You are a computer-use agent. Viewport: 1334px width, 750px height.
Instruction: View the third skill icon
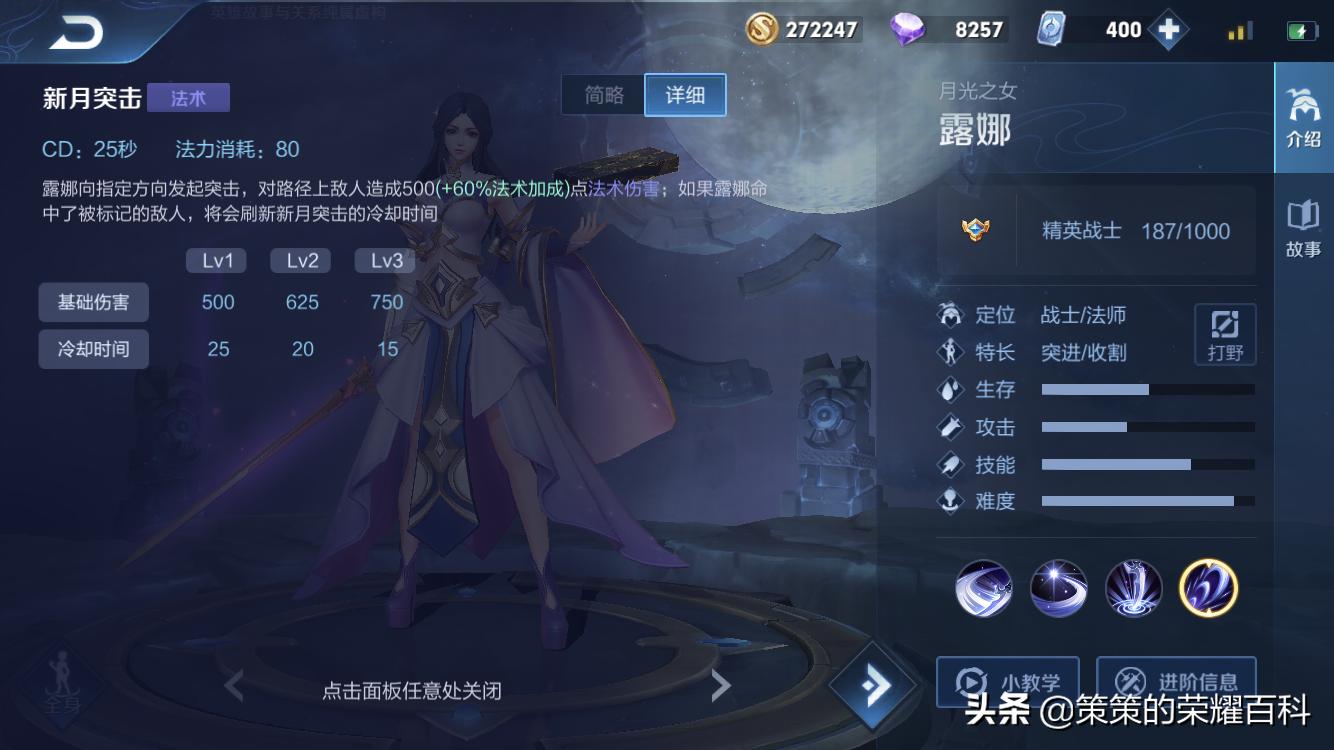click(1133, 589)
